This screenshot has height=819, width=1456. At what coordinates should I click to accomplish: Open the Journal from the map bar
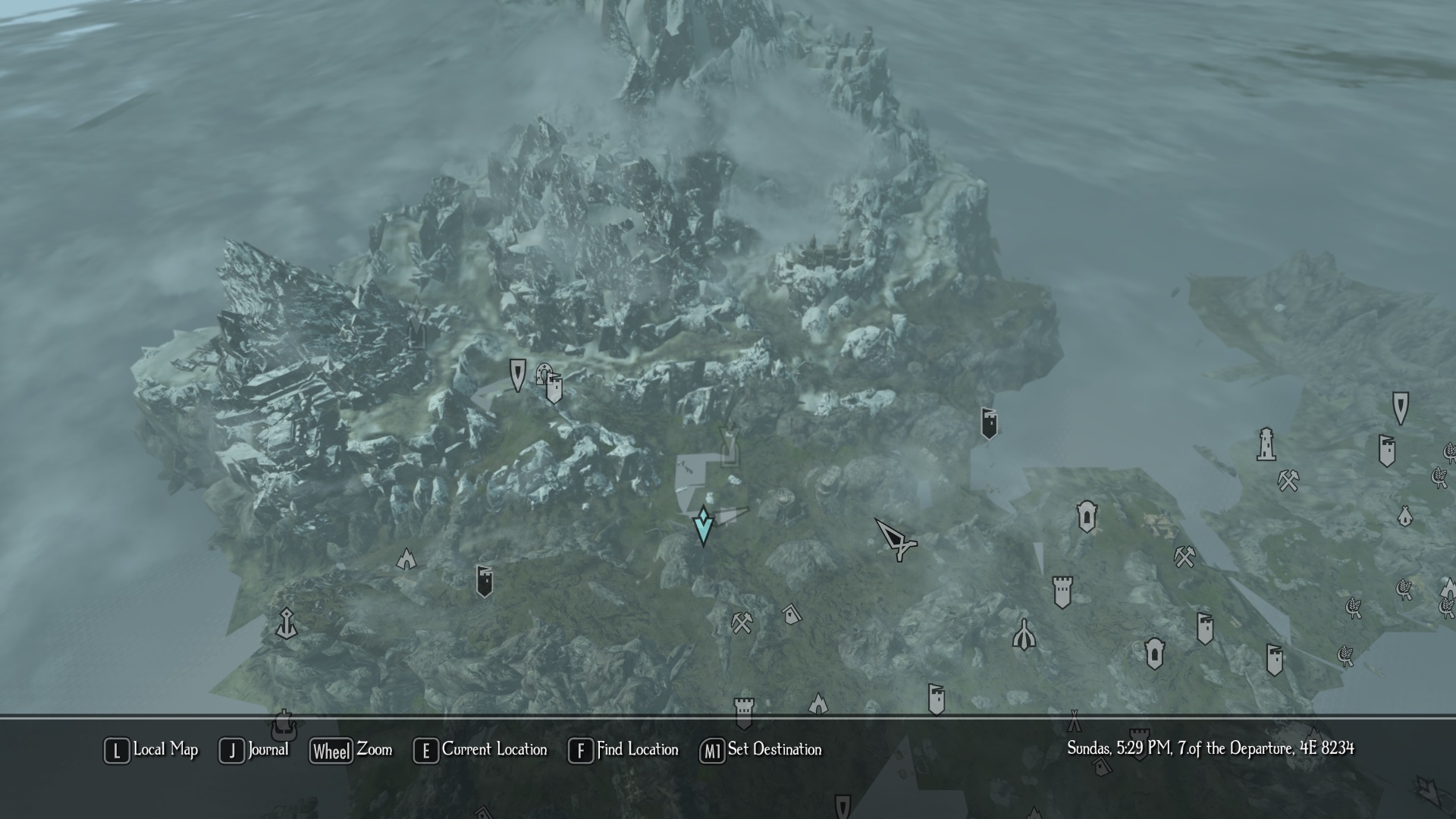coord(254,750)
